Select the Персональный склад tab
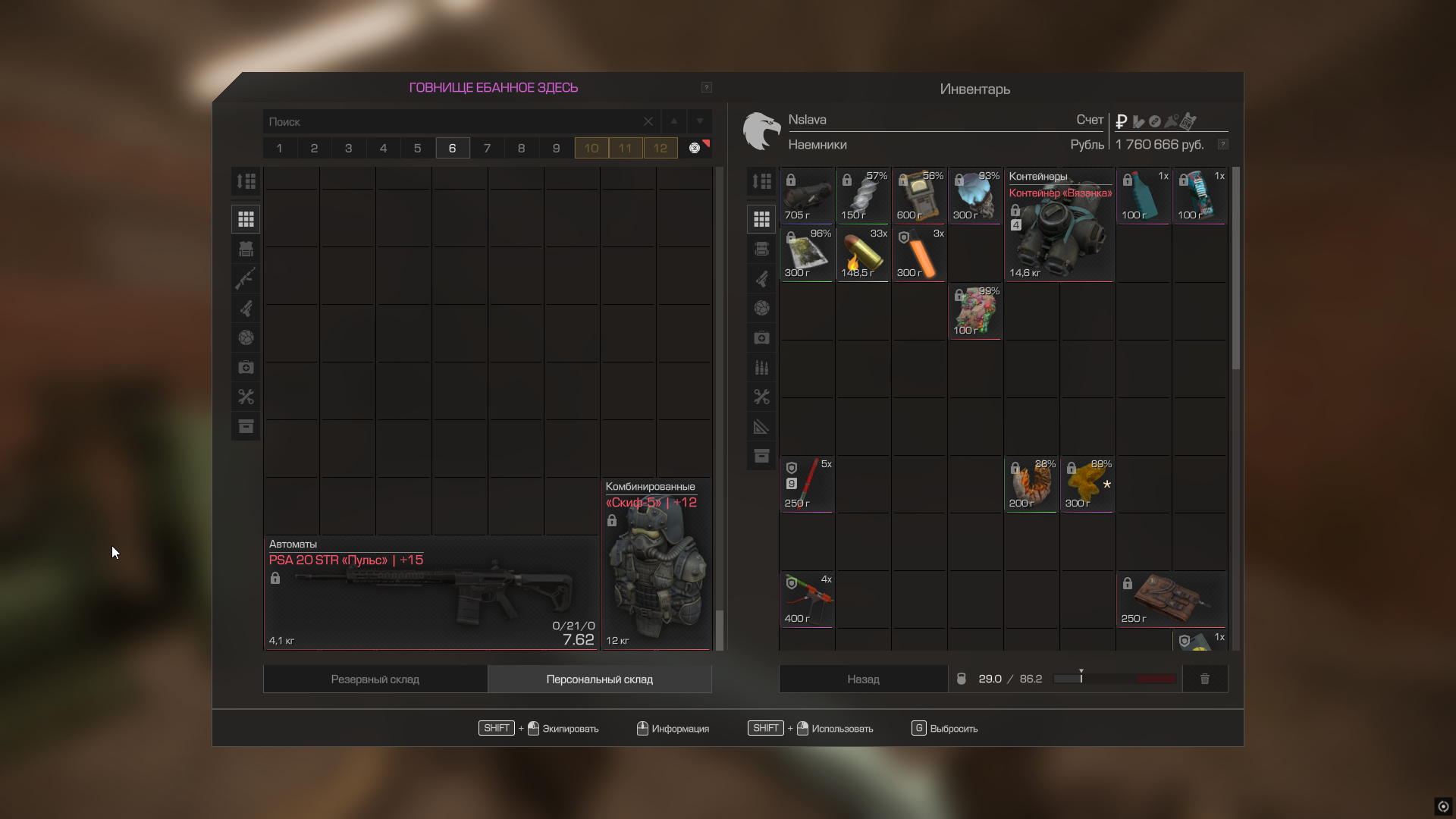Screen dimensions: 1456x819 (x=599, y=679)
